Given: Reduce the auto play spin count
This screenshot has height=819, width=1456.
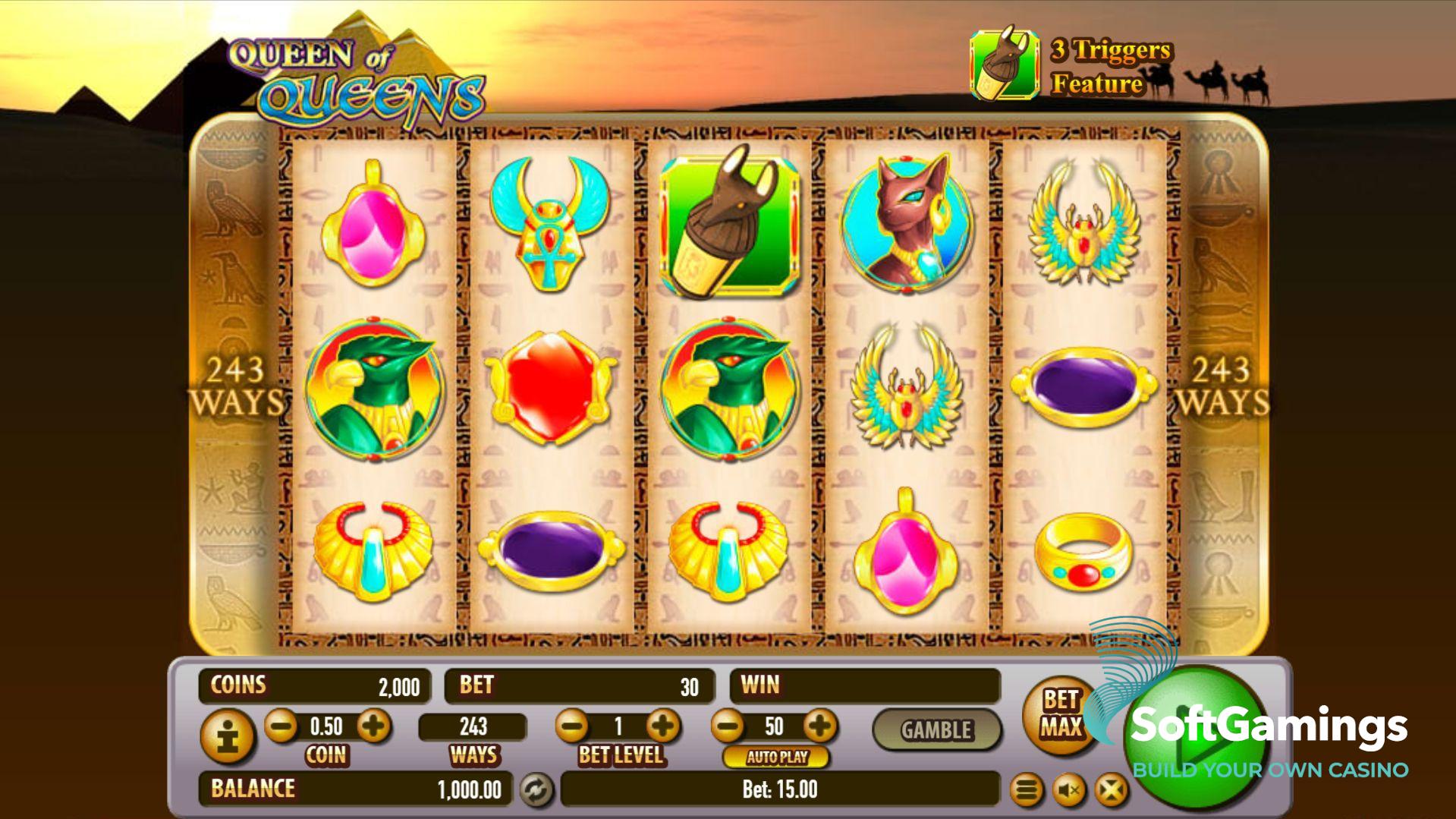Looking at the screenshot, I should 728,726.
